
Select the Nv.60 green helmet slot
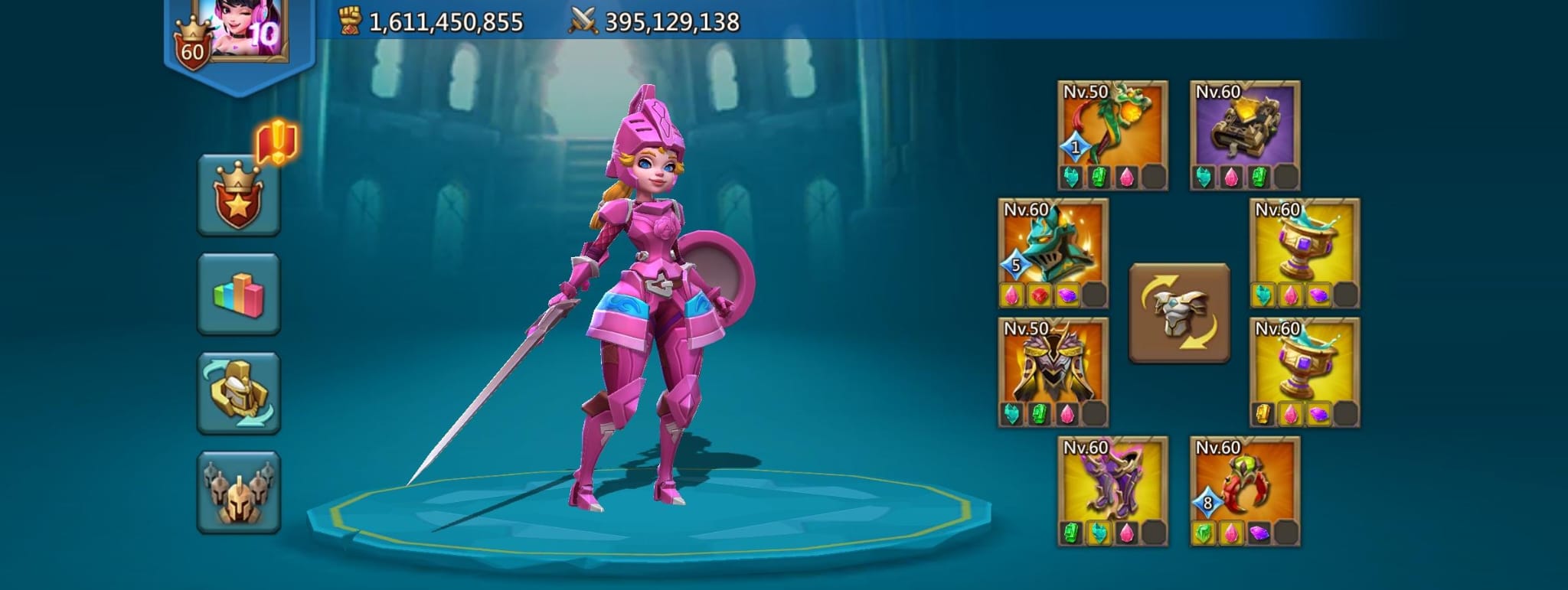tap(1053, 245)
